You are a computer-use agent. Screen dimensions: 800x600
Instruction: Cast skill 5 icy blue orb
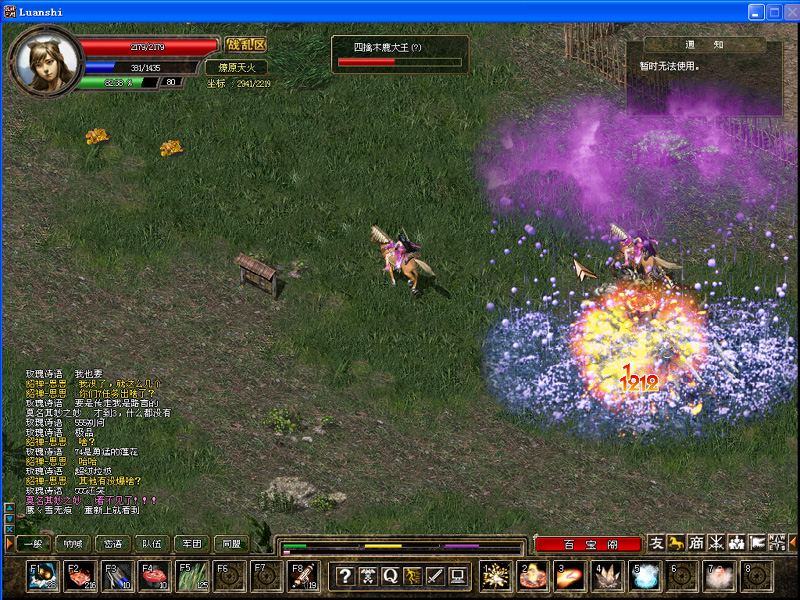(x=645, y=576)
